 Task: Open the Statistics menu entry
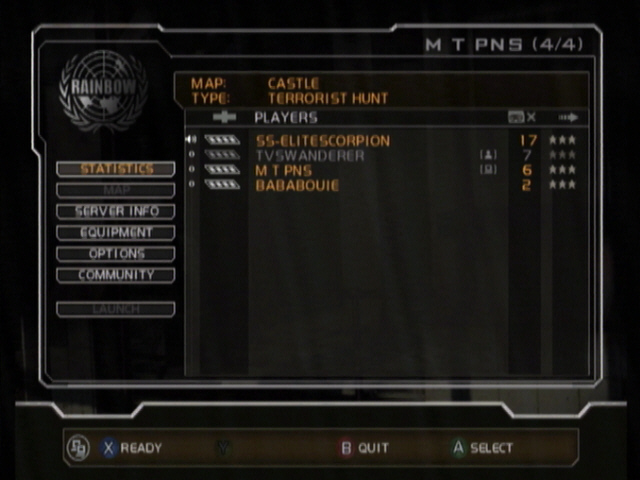pos(116,169)
